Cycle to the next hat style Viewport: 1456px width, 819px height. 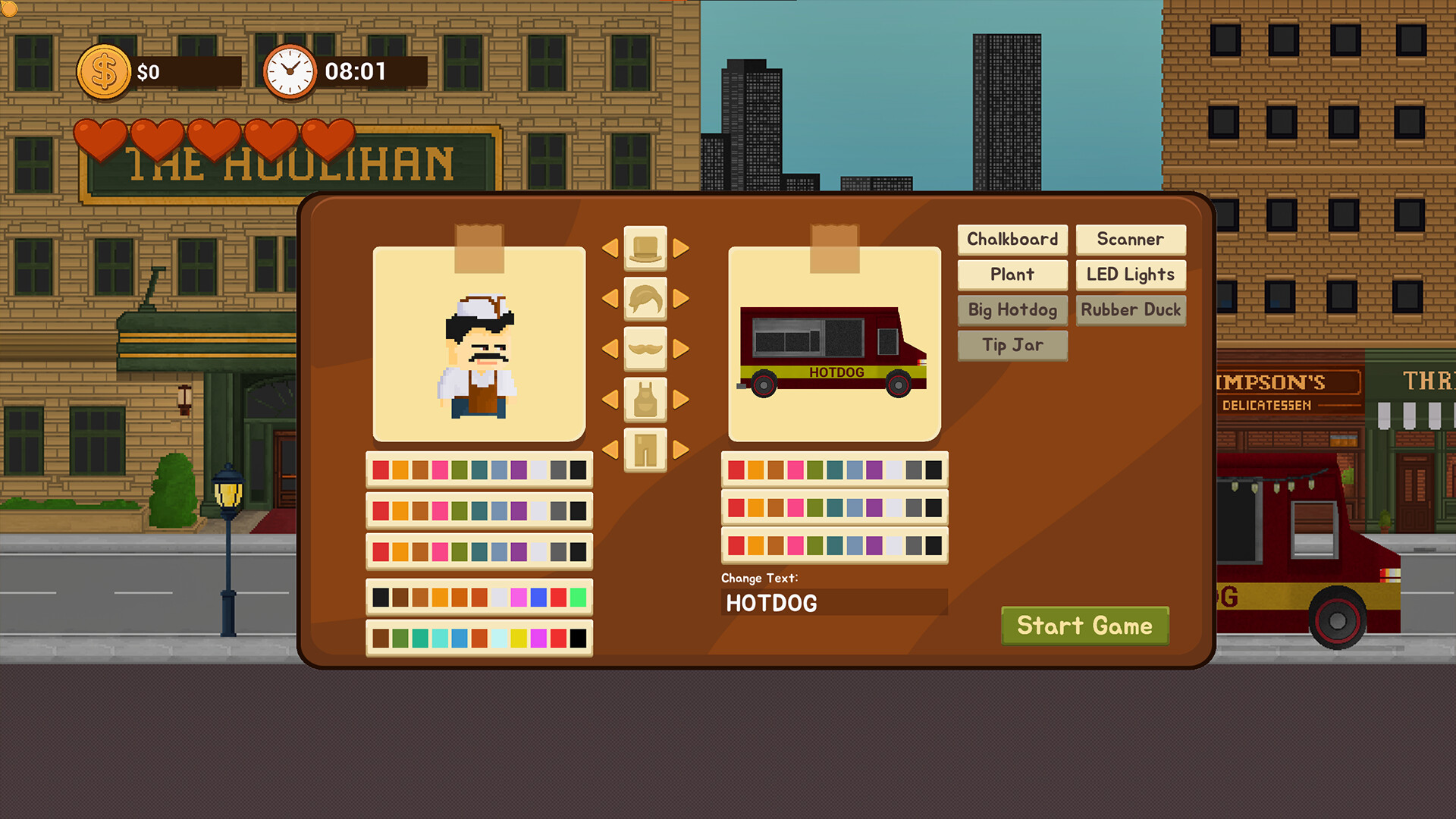(681, 248)
